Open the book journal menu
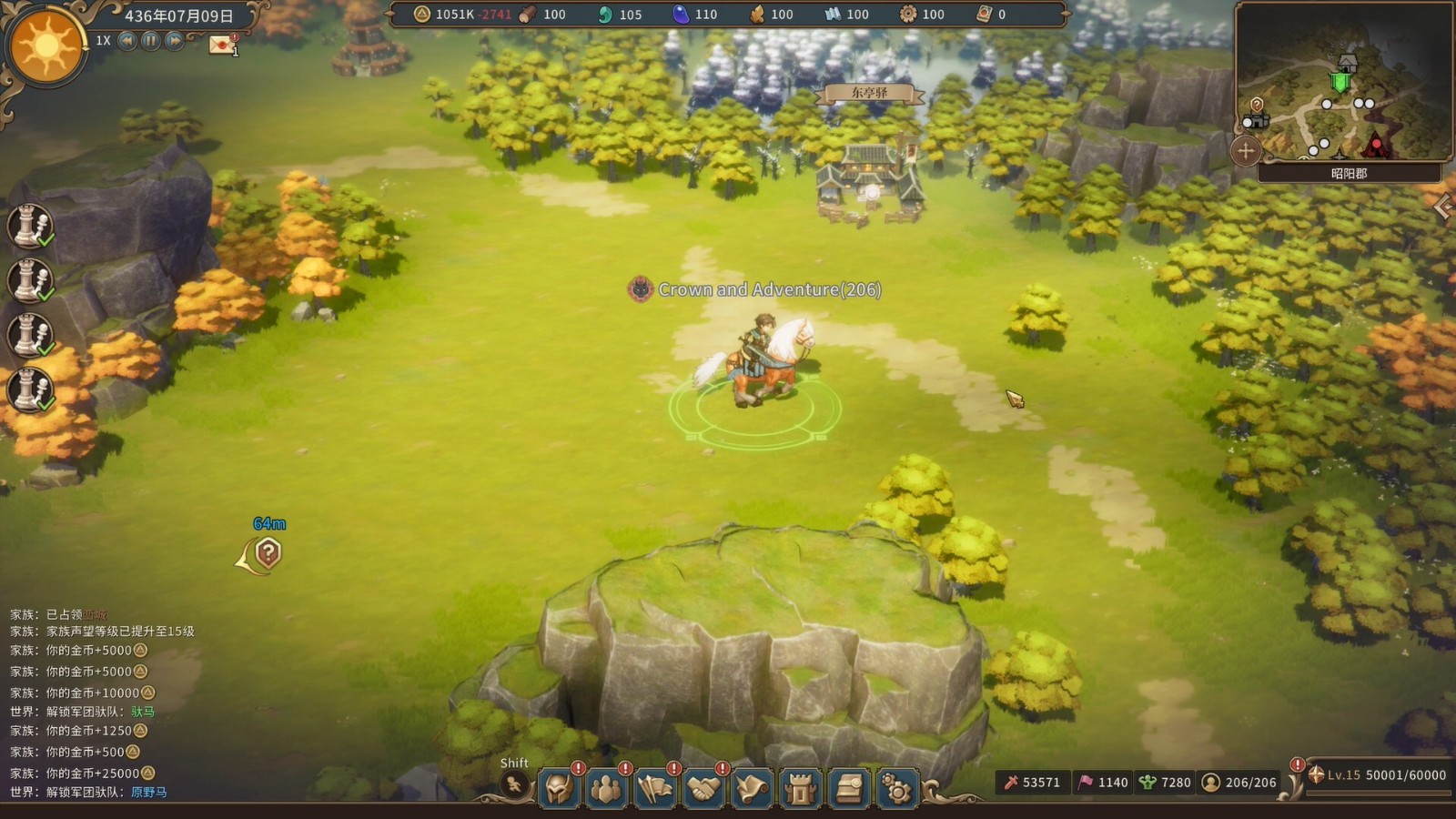The height and width of the screenshot is (819, 1456). [x=848, y=788]
